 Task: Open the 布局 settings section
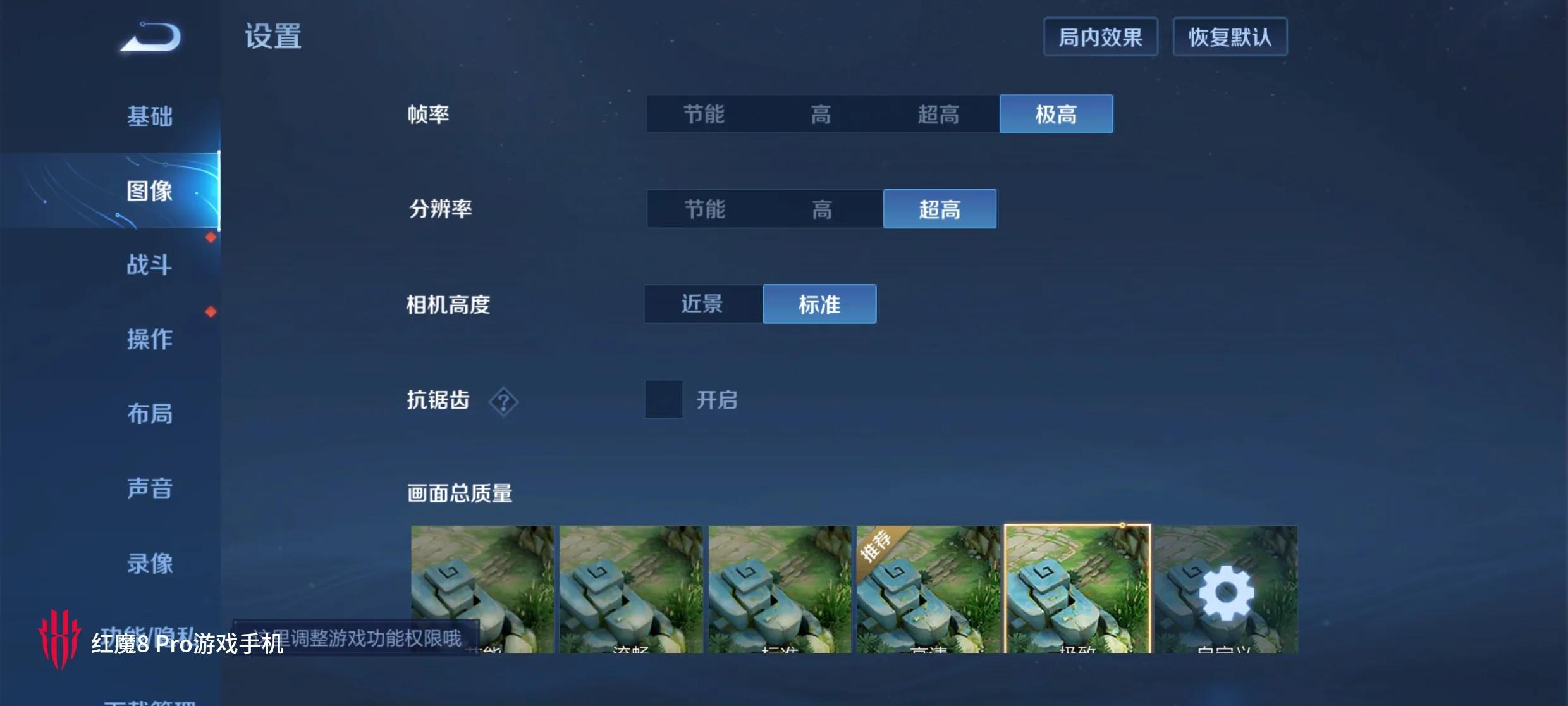tap(150, 414)
